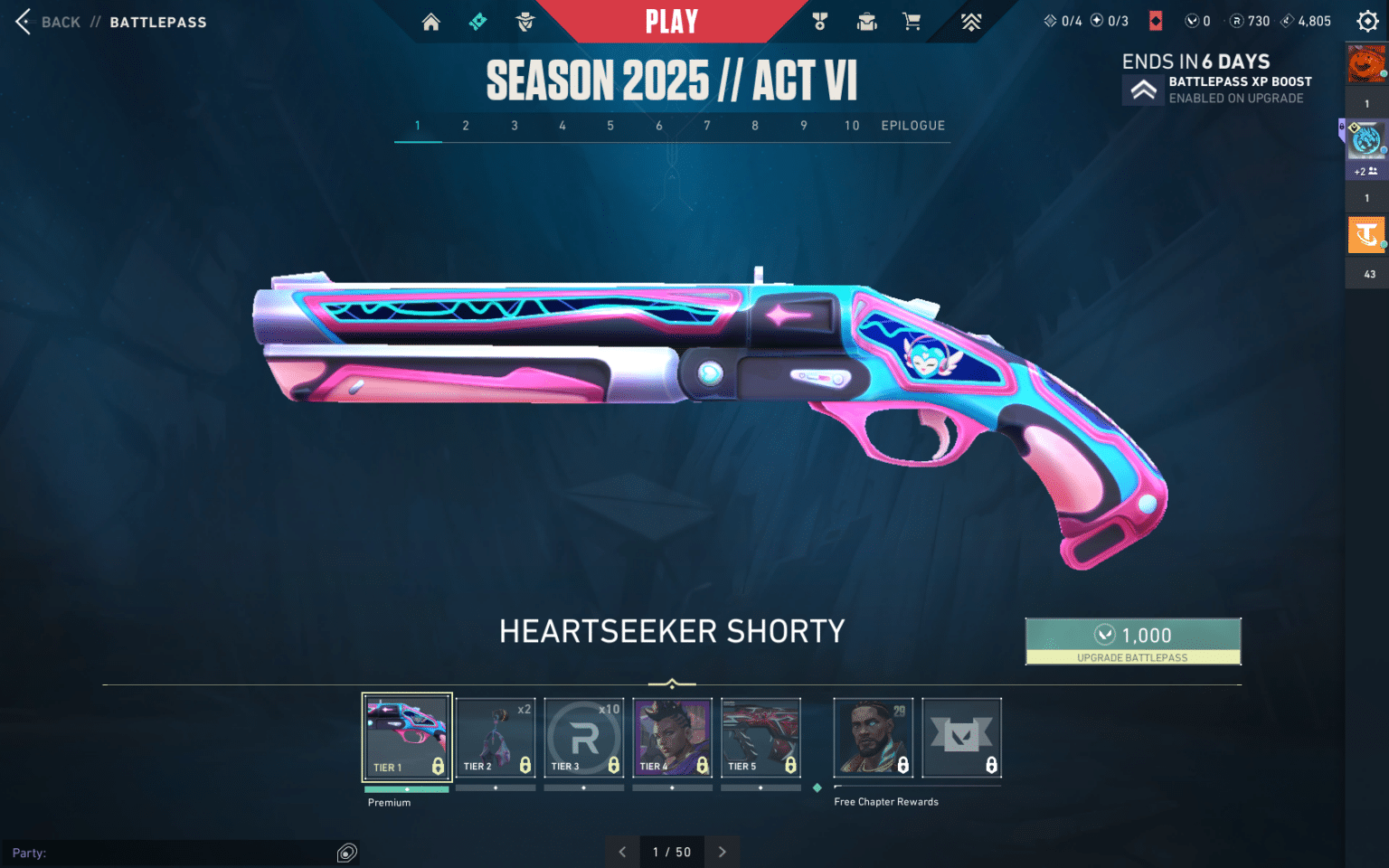Select the Tier 3 Radianite Points reward

click(584, 737)
